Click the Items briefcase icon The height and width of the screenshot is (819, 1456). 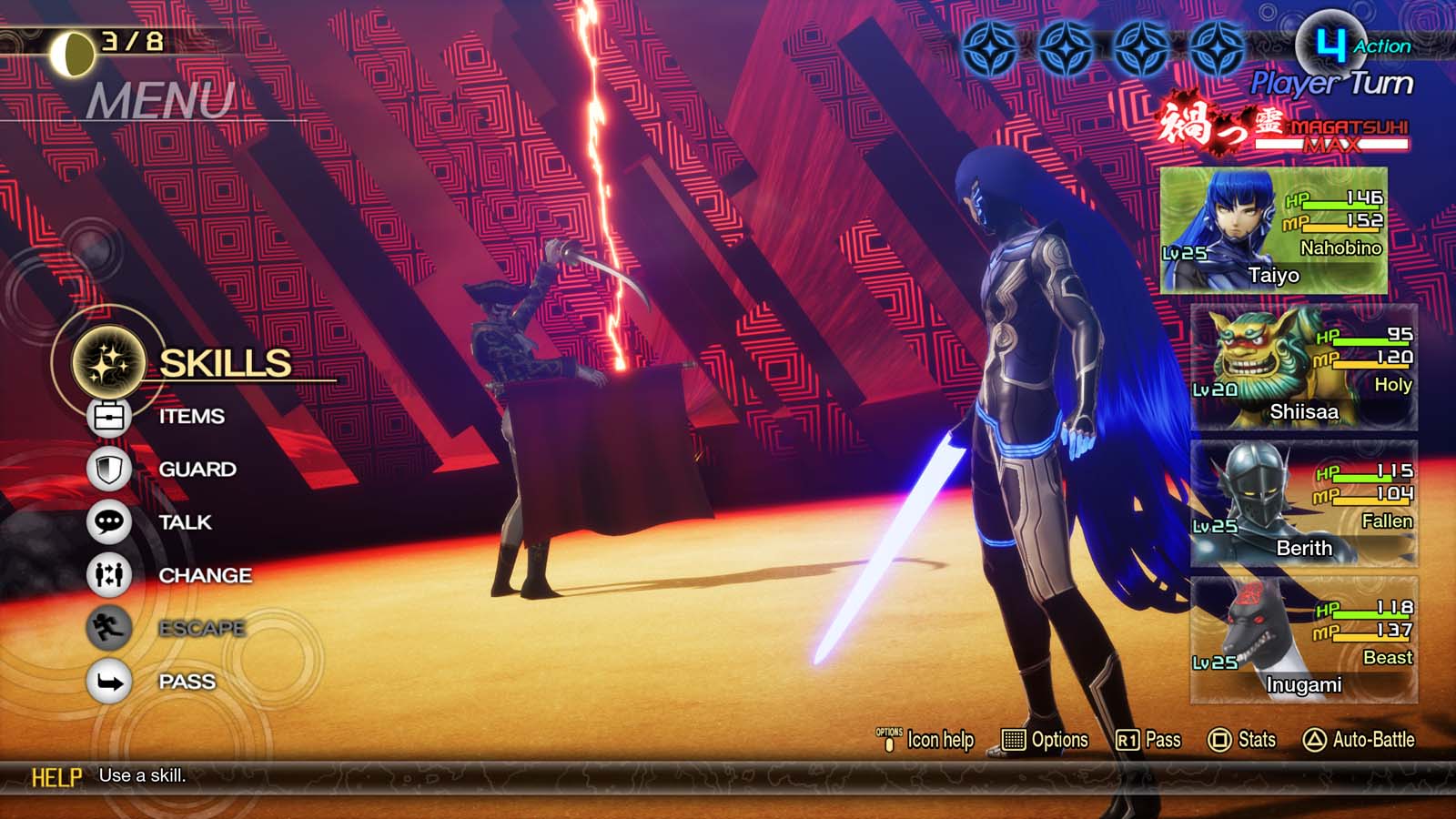[108, 416]
